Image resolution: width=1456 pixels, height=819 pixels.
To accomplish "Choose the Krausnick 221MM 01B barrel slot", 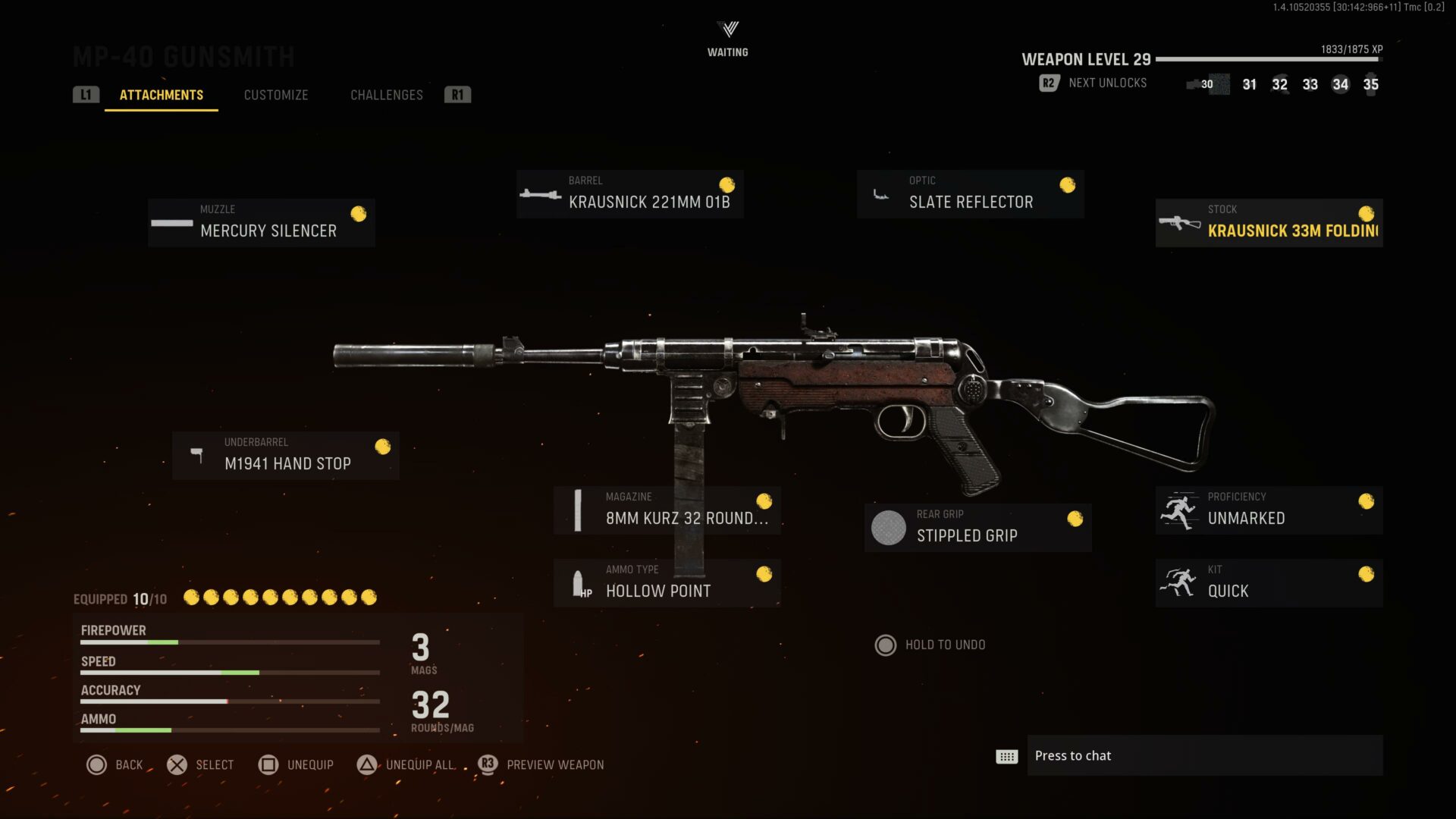I will [x=629, y=194].
